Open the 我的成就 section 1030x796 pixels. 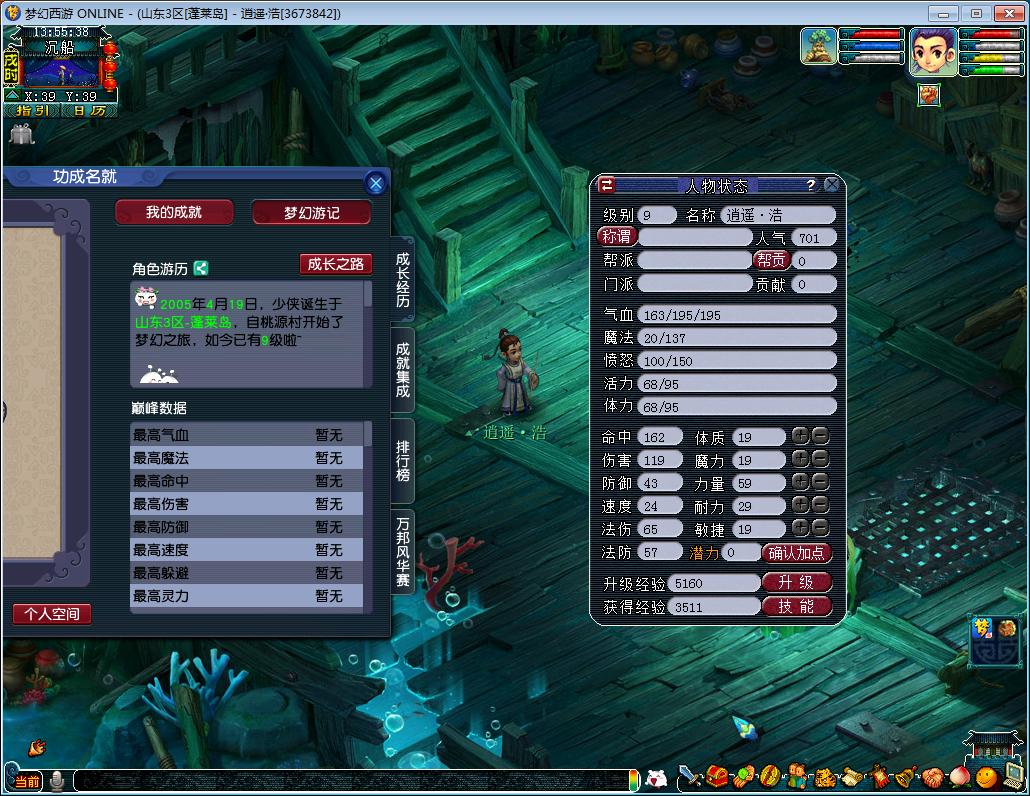174,212
